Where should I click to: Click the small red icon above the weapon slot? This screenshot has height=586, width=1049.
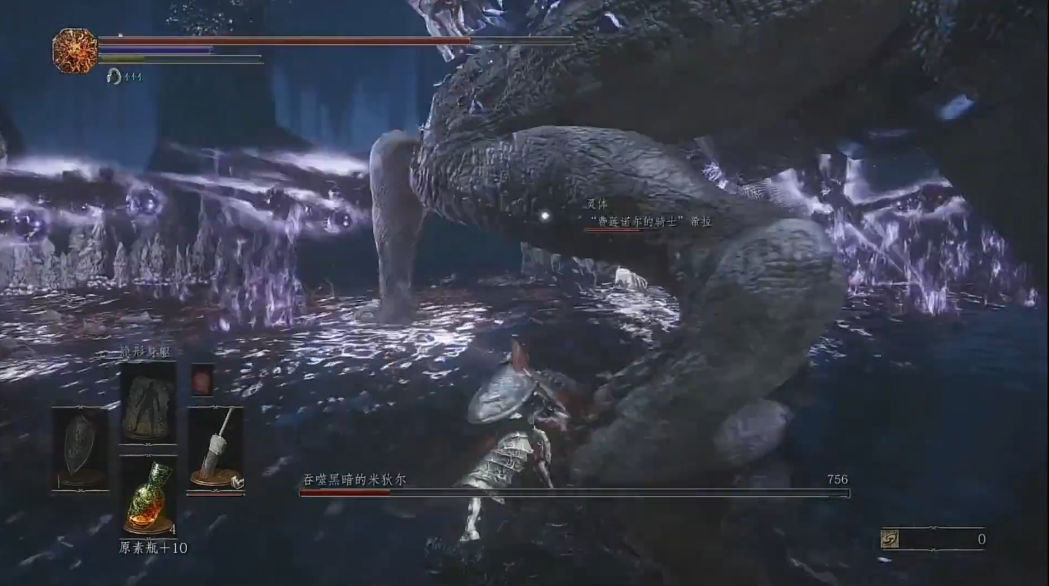202,380
